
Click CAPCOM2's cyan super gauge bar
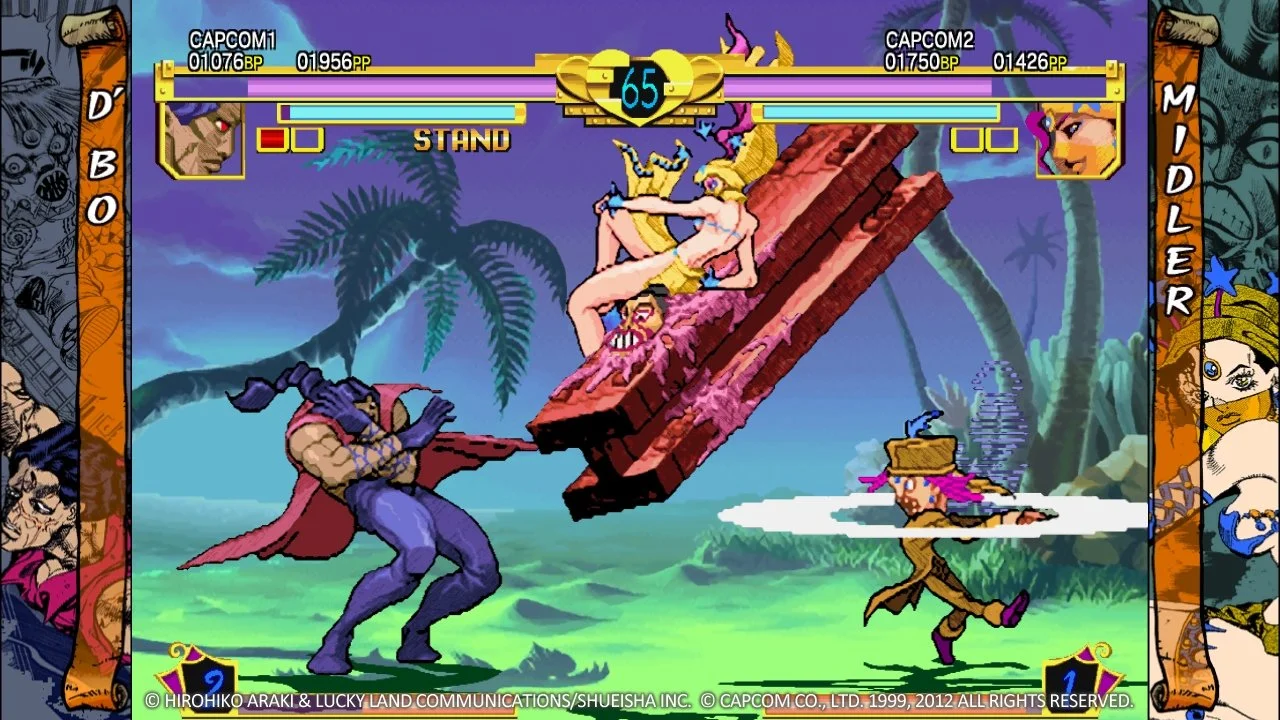click(x=880, y=110)
